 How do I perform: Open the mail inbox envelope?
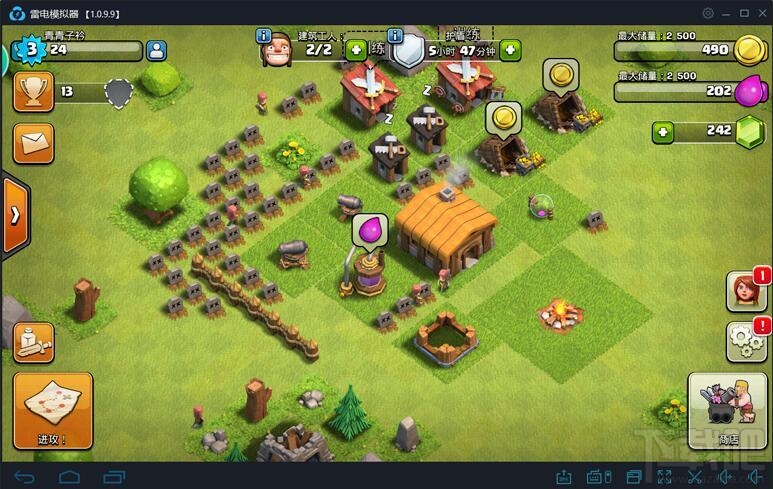point(33,143)
